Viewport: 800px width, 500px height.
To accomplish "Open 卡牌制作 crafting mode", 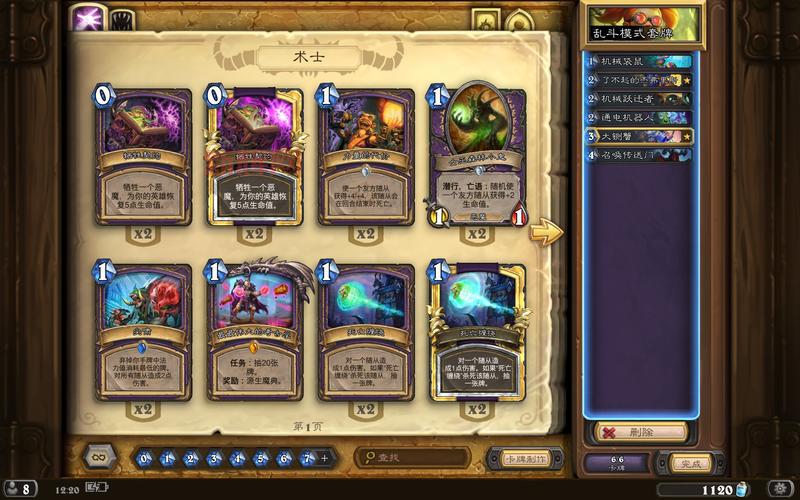I will 517,458.
